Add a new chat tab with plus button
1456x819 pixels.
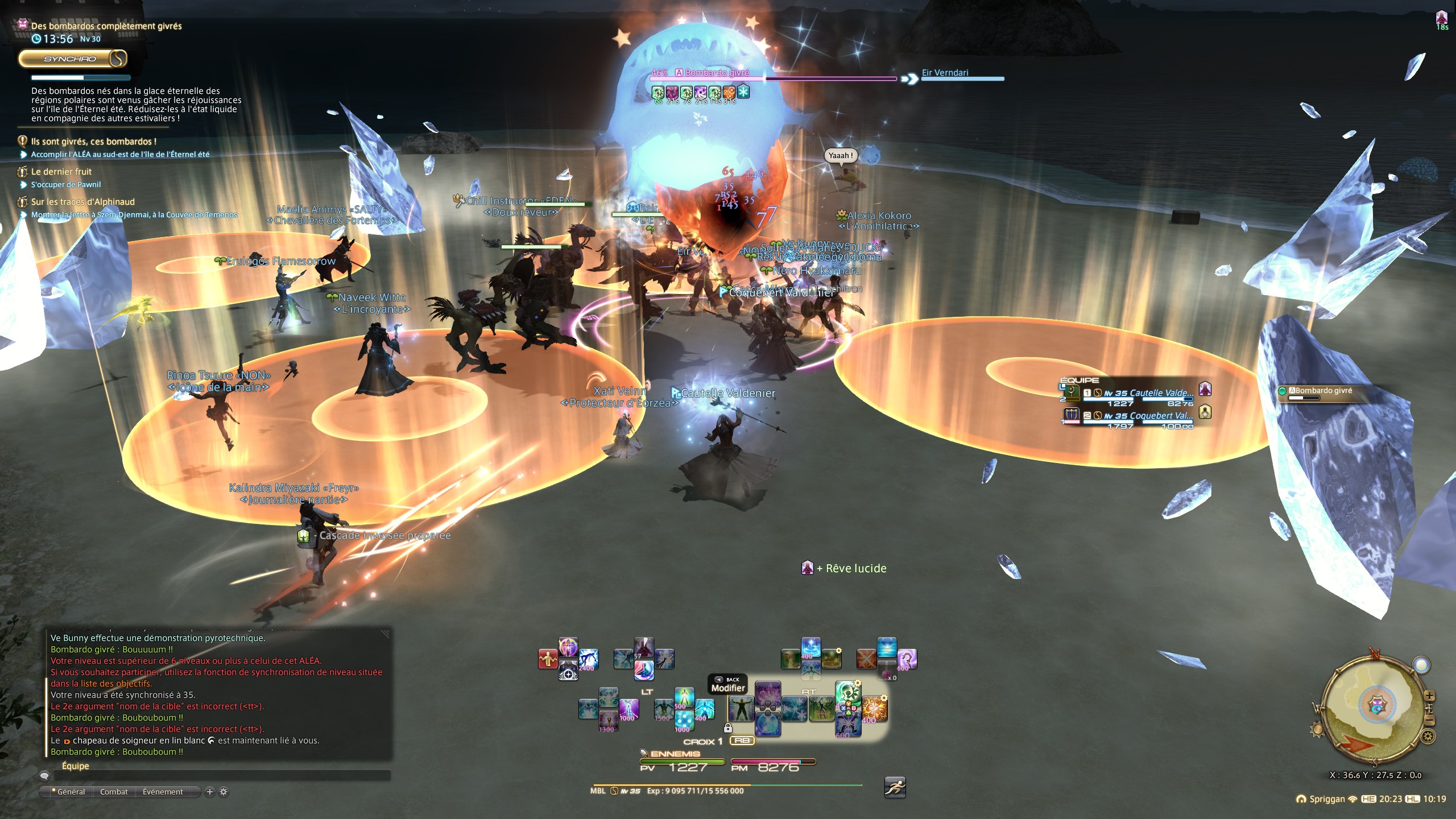210,792
